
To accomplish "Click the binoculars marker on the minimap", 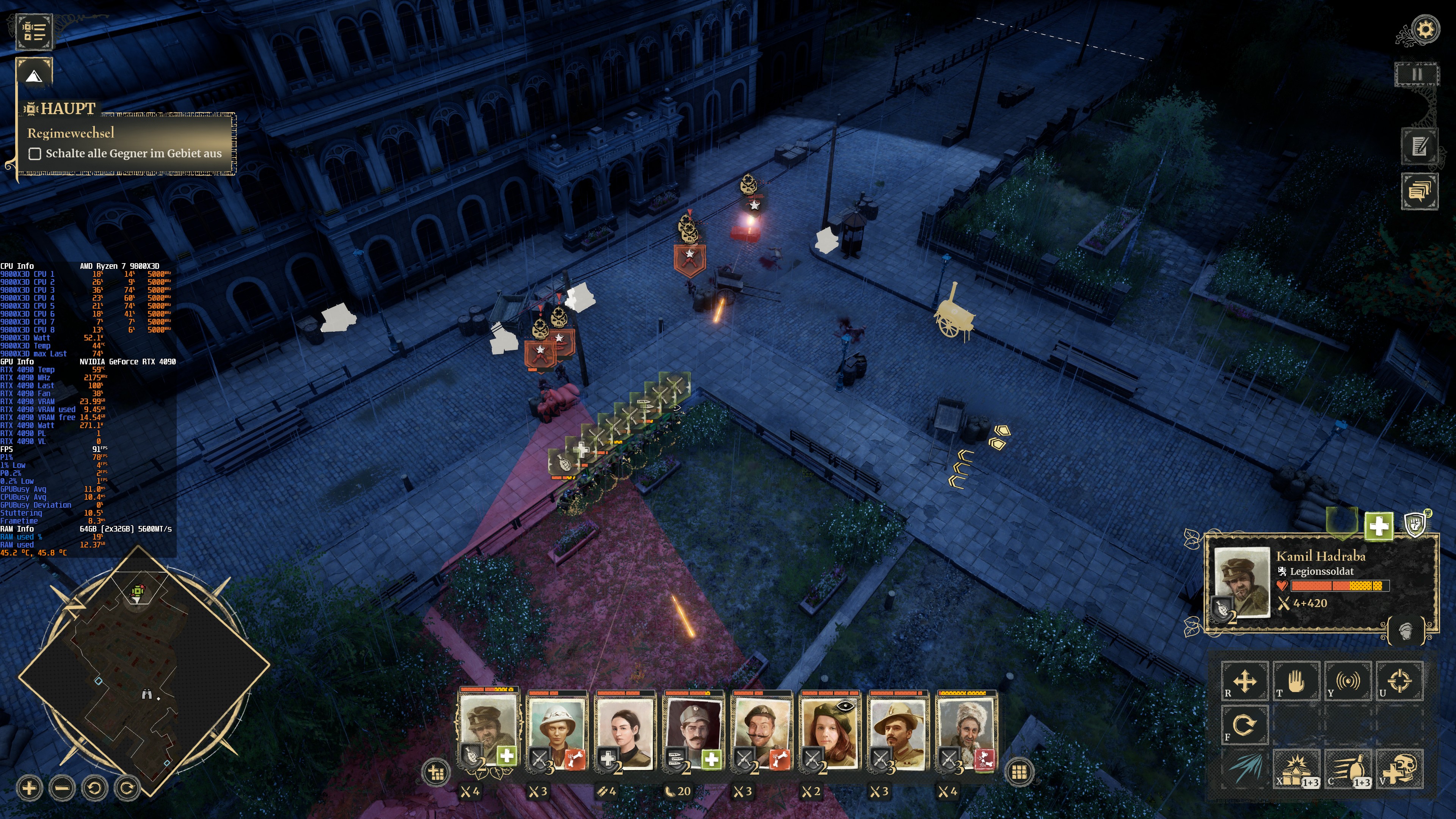I will point(146,695).
